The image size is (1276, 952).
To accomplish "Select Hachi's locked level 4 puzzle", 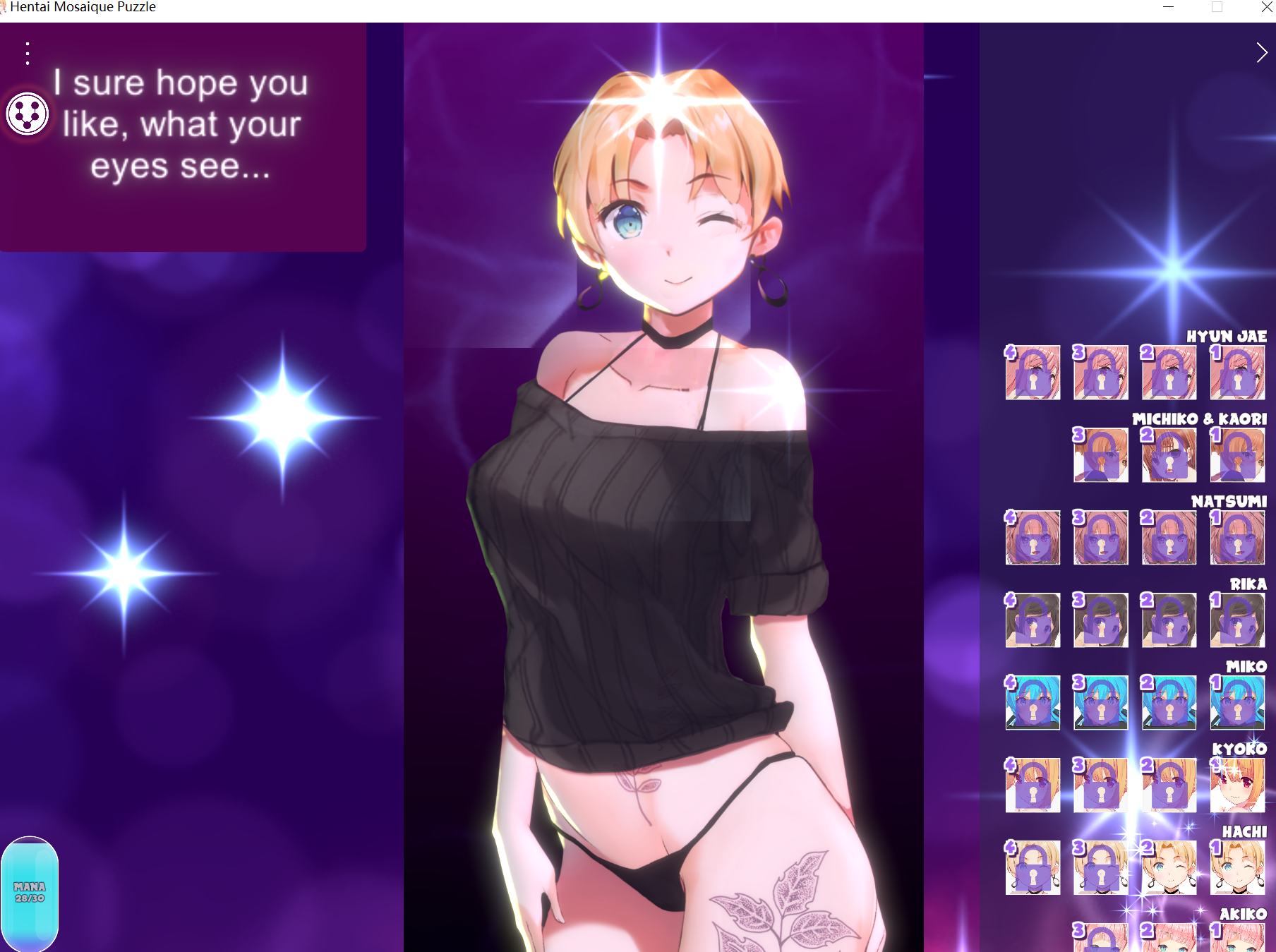I will click(x=1032, y=868).
